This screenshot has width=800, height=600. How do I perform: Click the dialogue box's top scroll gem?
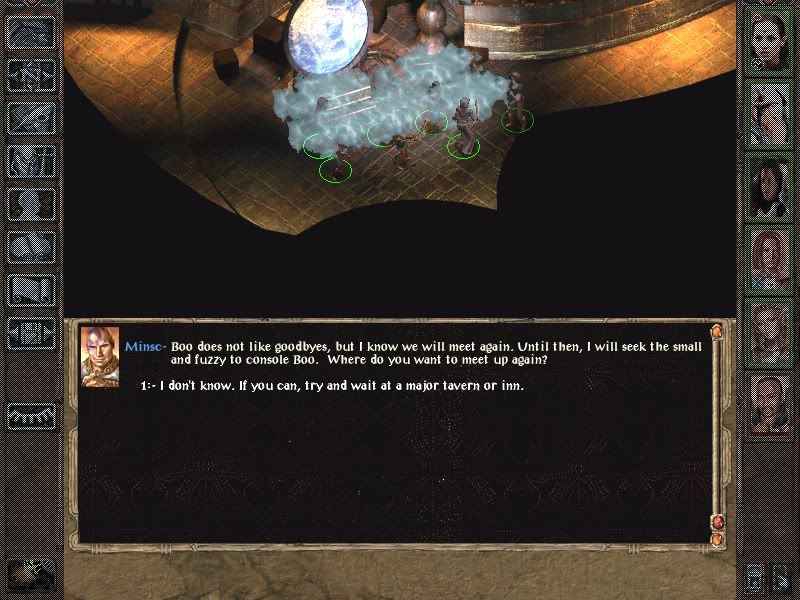point(717,331)
